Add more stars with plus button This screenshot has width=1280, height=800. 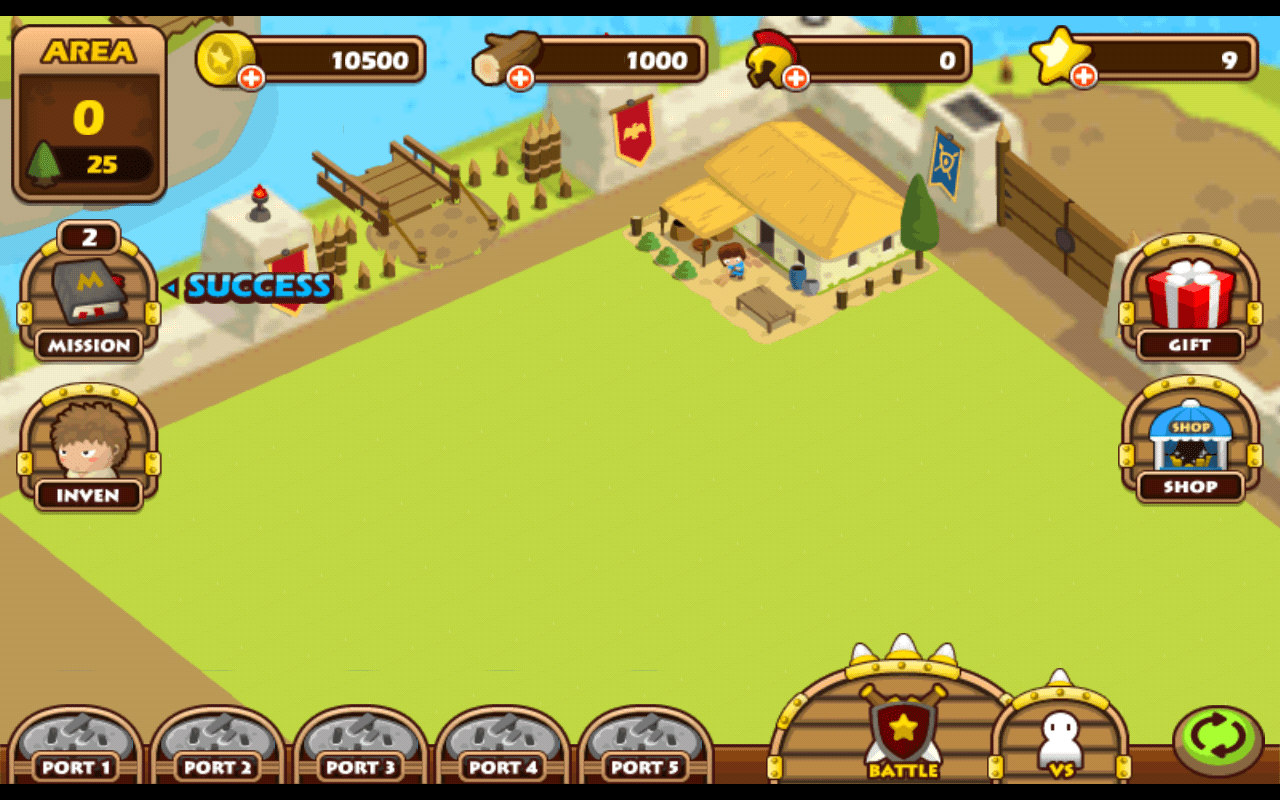tap(1084, 76)
